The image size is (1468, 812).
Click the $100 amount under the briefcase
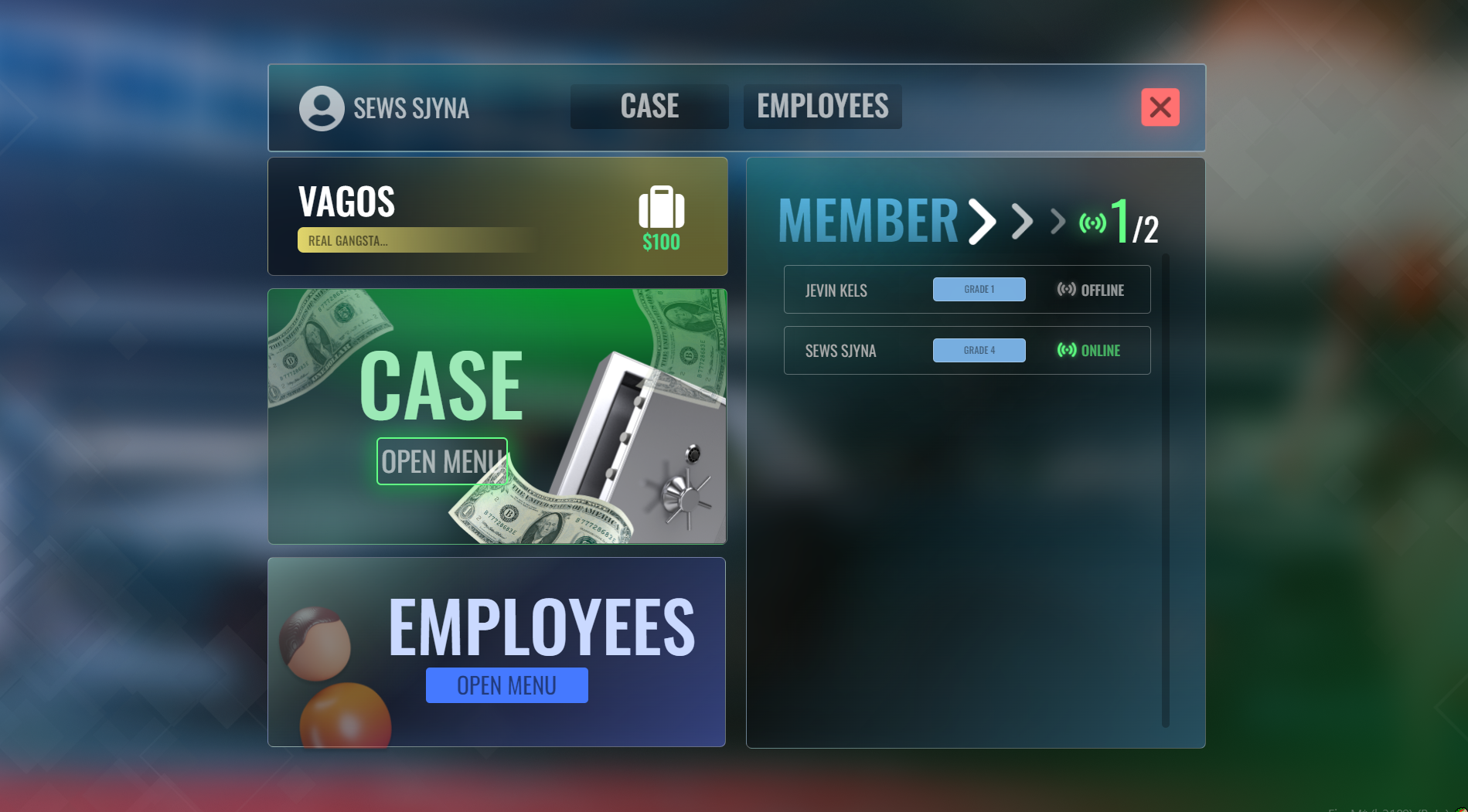coord(660,242)
